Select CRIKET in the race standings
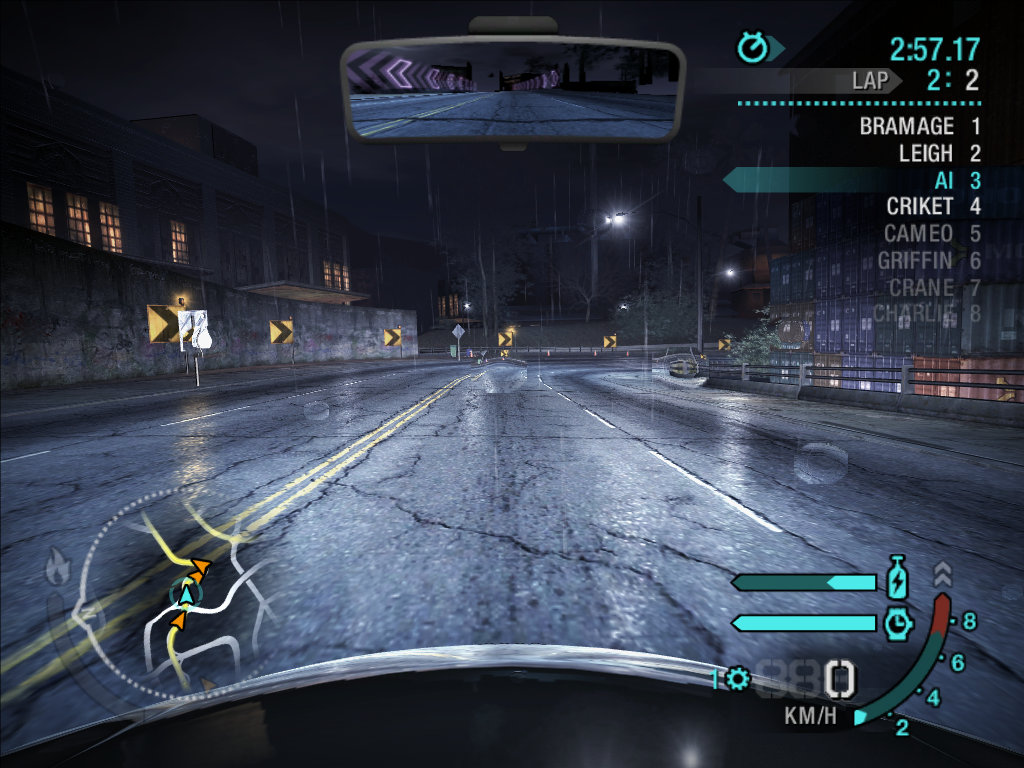 (919, 207)
